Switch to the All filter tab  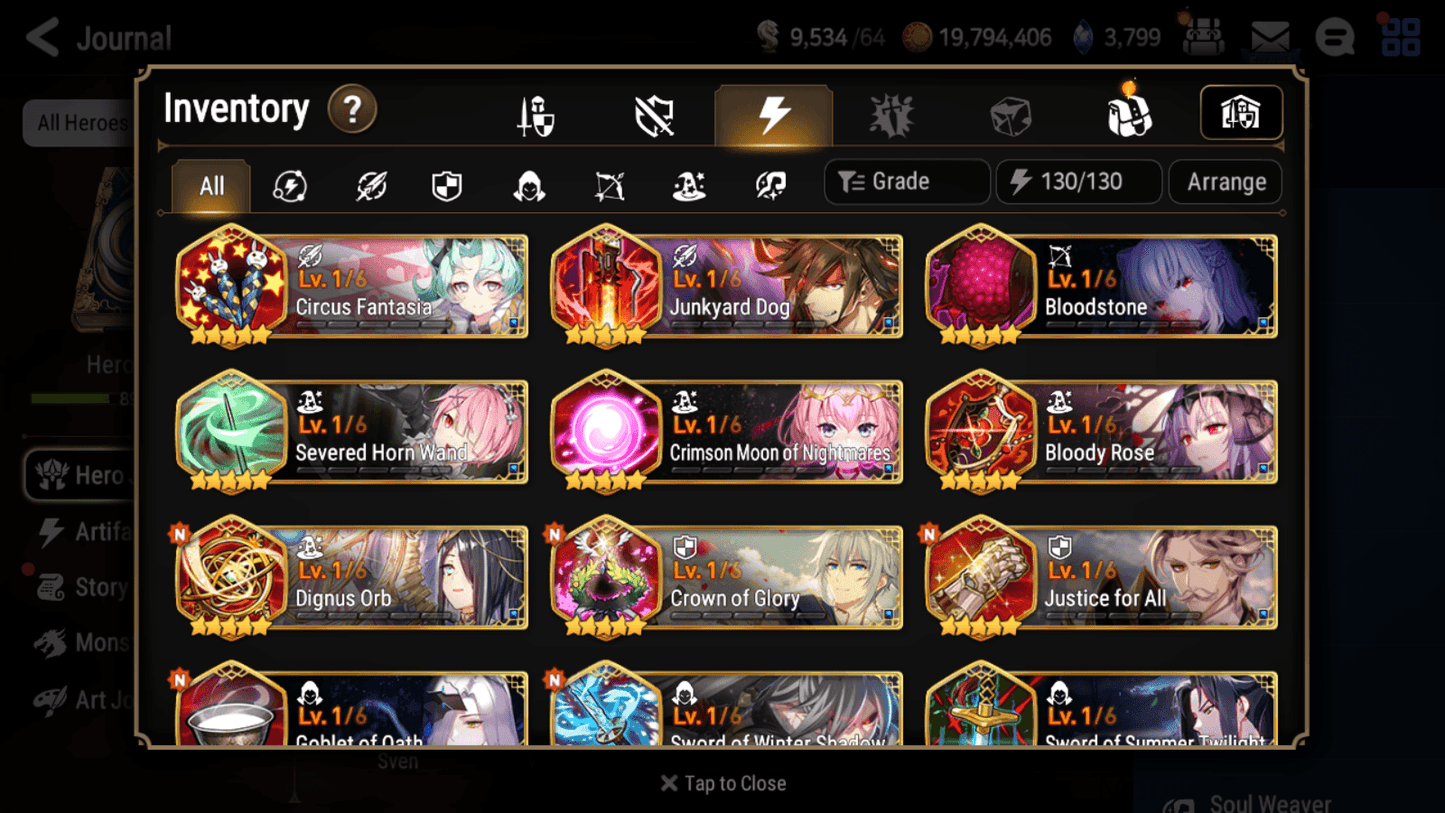[x=210, y=186]
